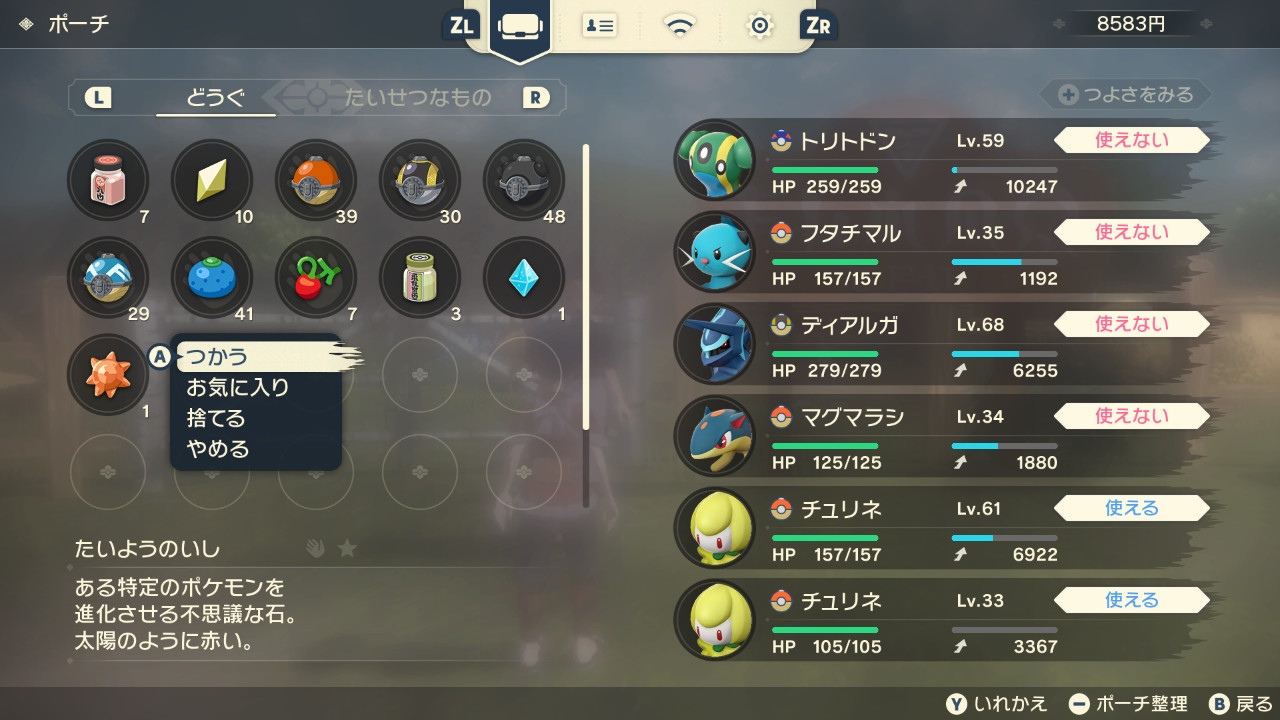This screenshot has width=1280, height=720.
Task: Open the どうぐ tab
Action: 216,98
